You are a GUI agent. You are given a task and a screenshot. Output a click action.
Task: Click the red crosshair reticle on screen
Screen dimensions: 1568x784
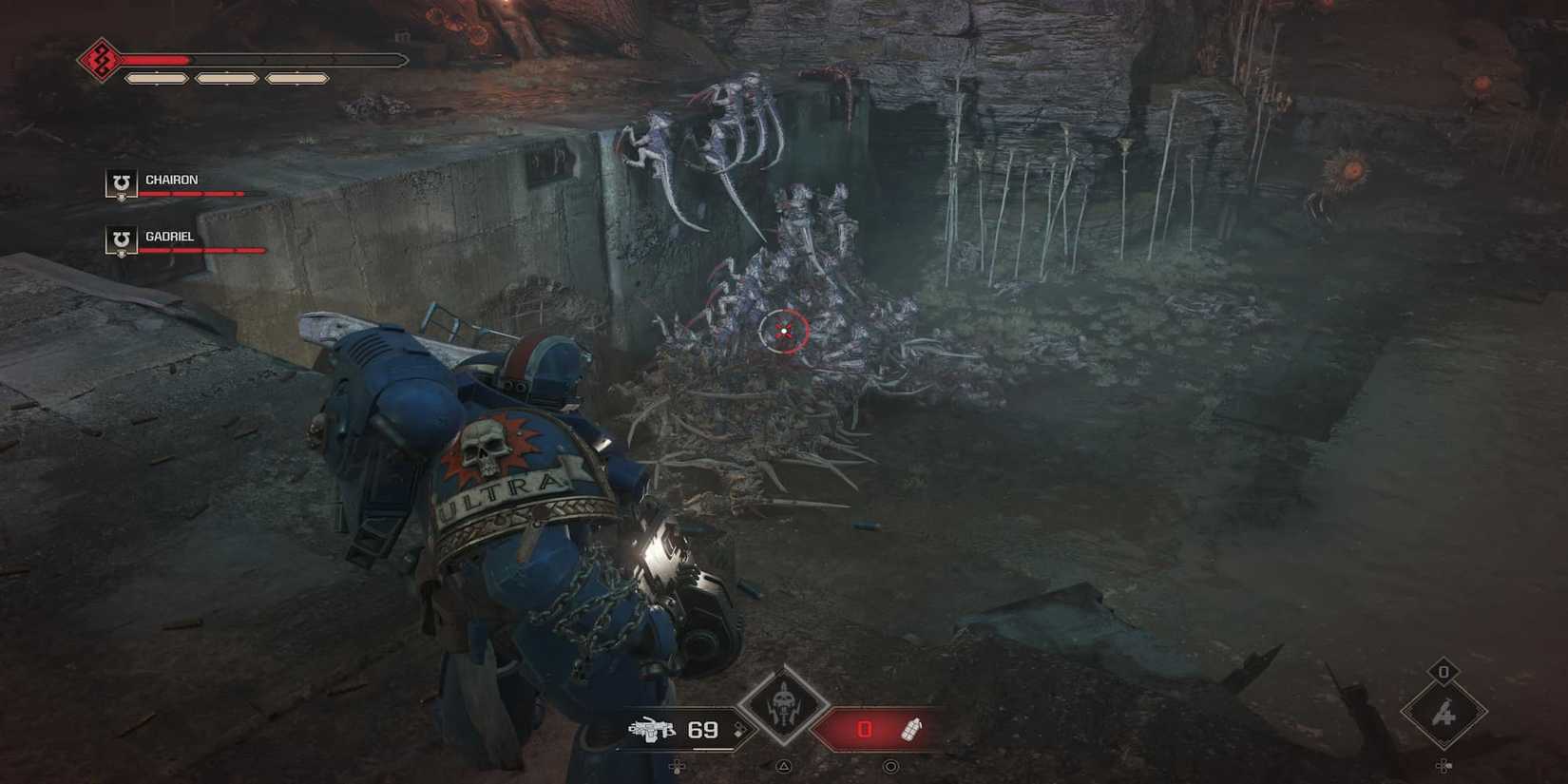(783, 331)
